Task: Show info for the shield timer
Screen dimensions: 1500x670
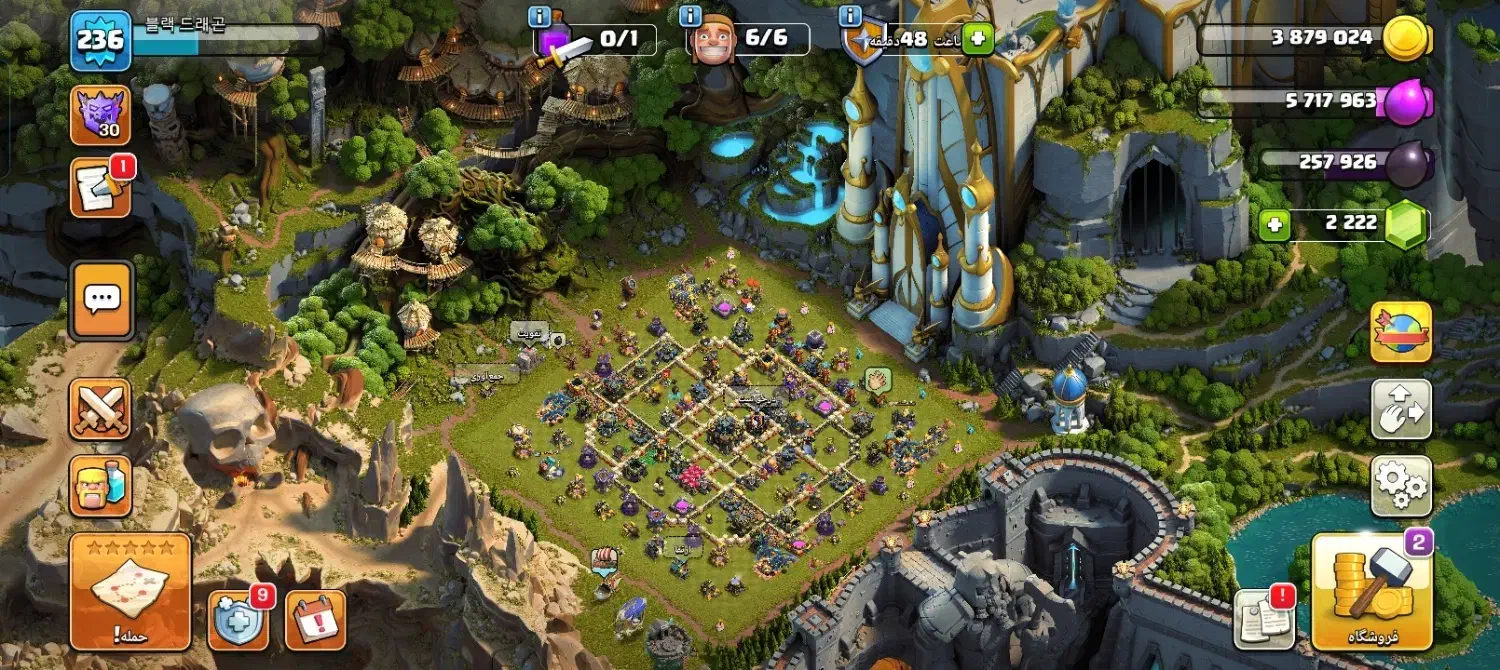Action: (x=851, y=16)
